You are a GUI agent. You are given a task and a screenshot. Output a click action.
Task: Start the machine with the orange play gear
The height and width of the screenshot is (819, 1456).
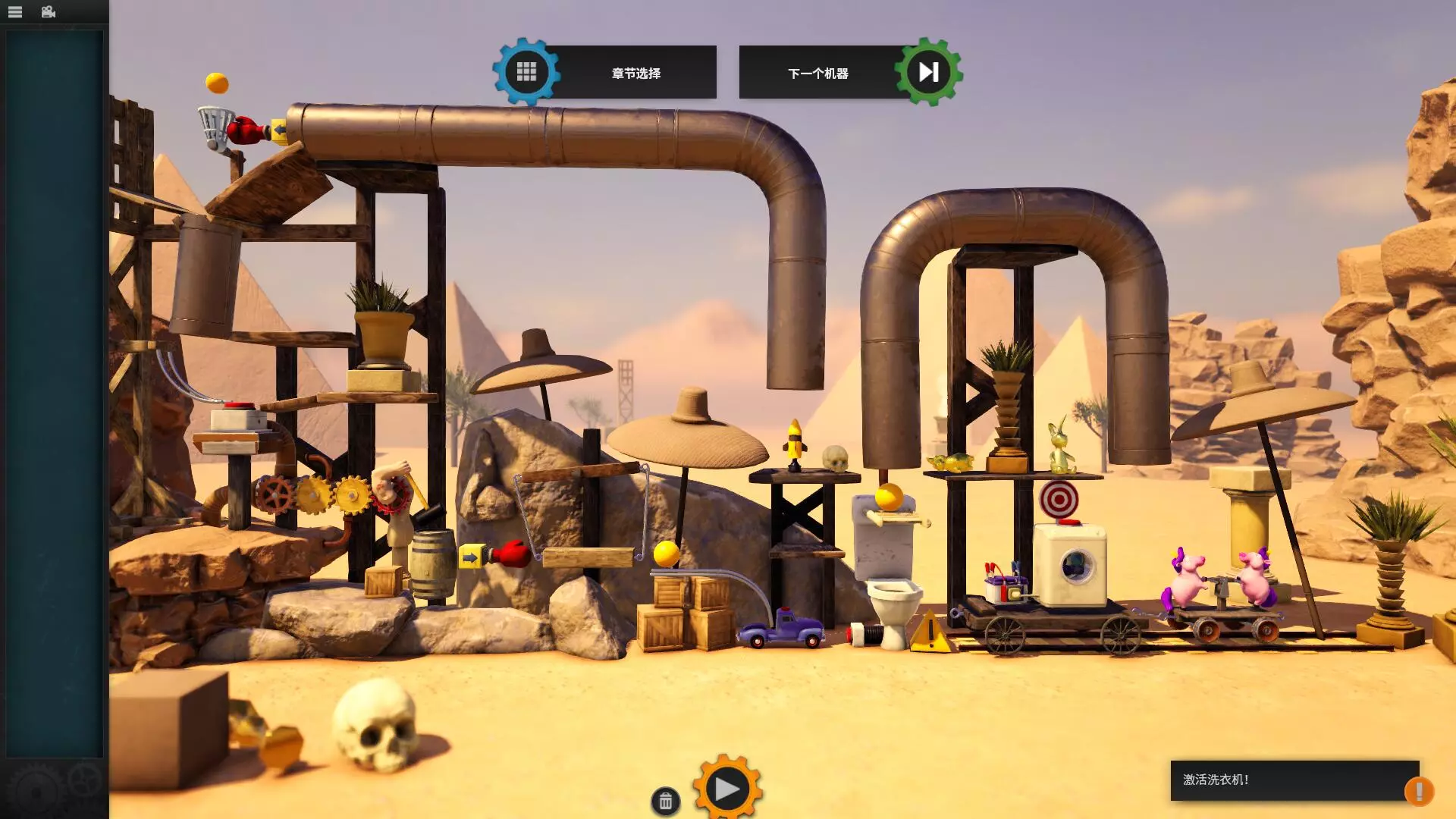tap(726, 789)
